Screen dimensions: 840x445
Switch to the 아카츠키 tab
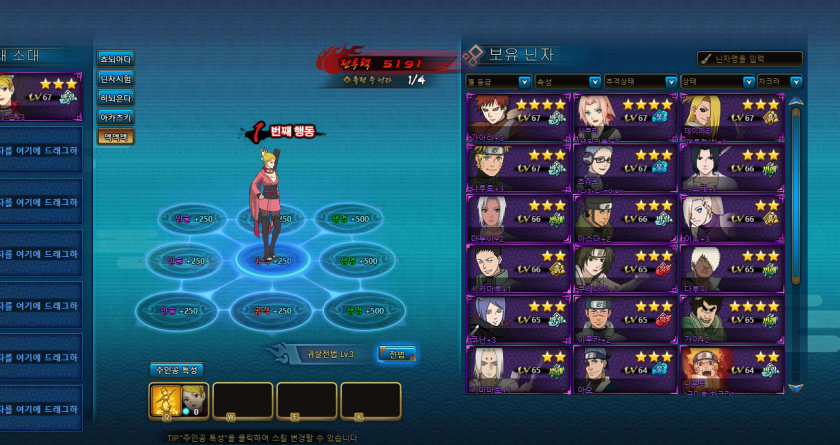(115, 117)
